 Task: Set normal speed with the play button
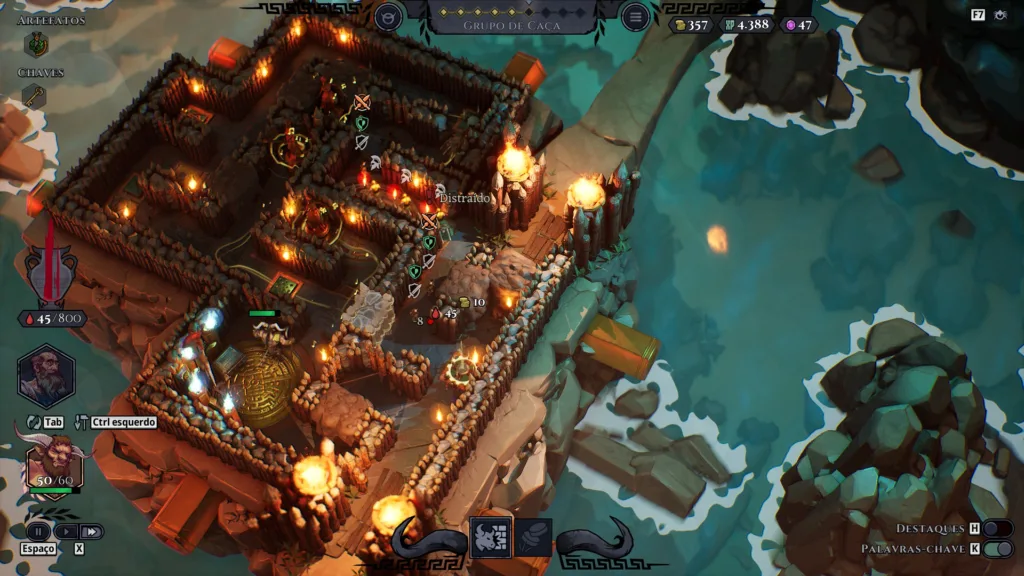(x=65, y=531)
